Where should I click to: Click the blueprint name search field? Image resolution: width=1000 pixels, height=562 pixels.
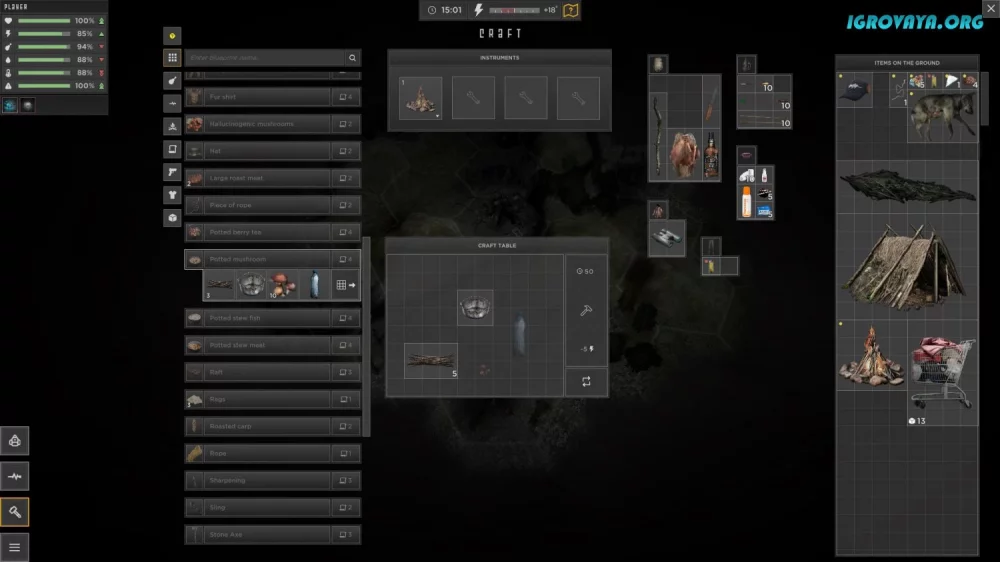[264, 58]
